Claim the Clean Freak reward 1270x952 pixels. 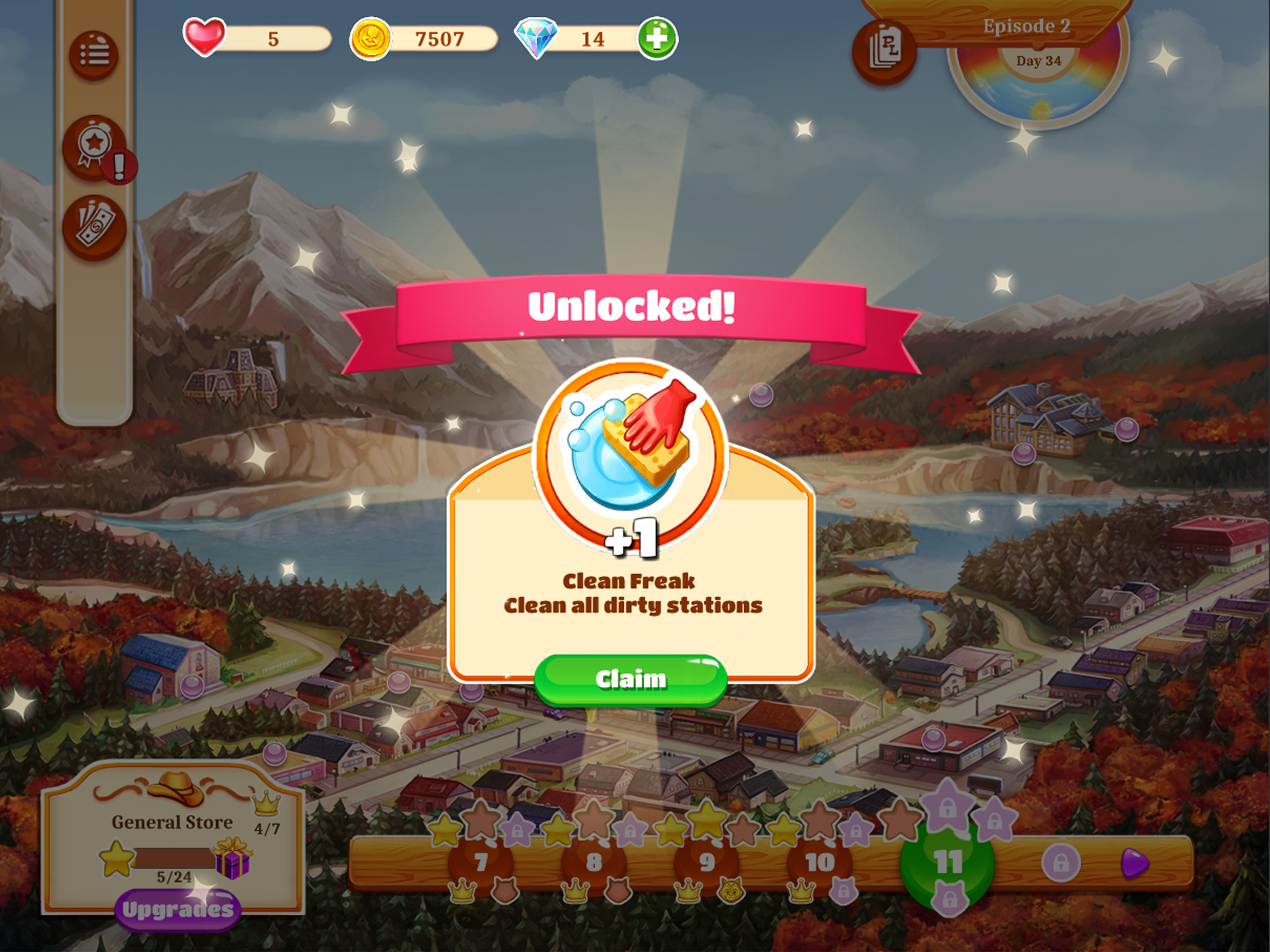(630, 679)
